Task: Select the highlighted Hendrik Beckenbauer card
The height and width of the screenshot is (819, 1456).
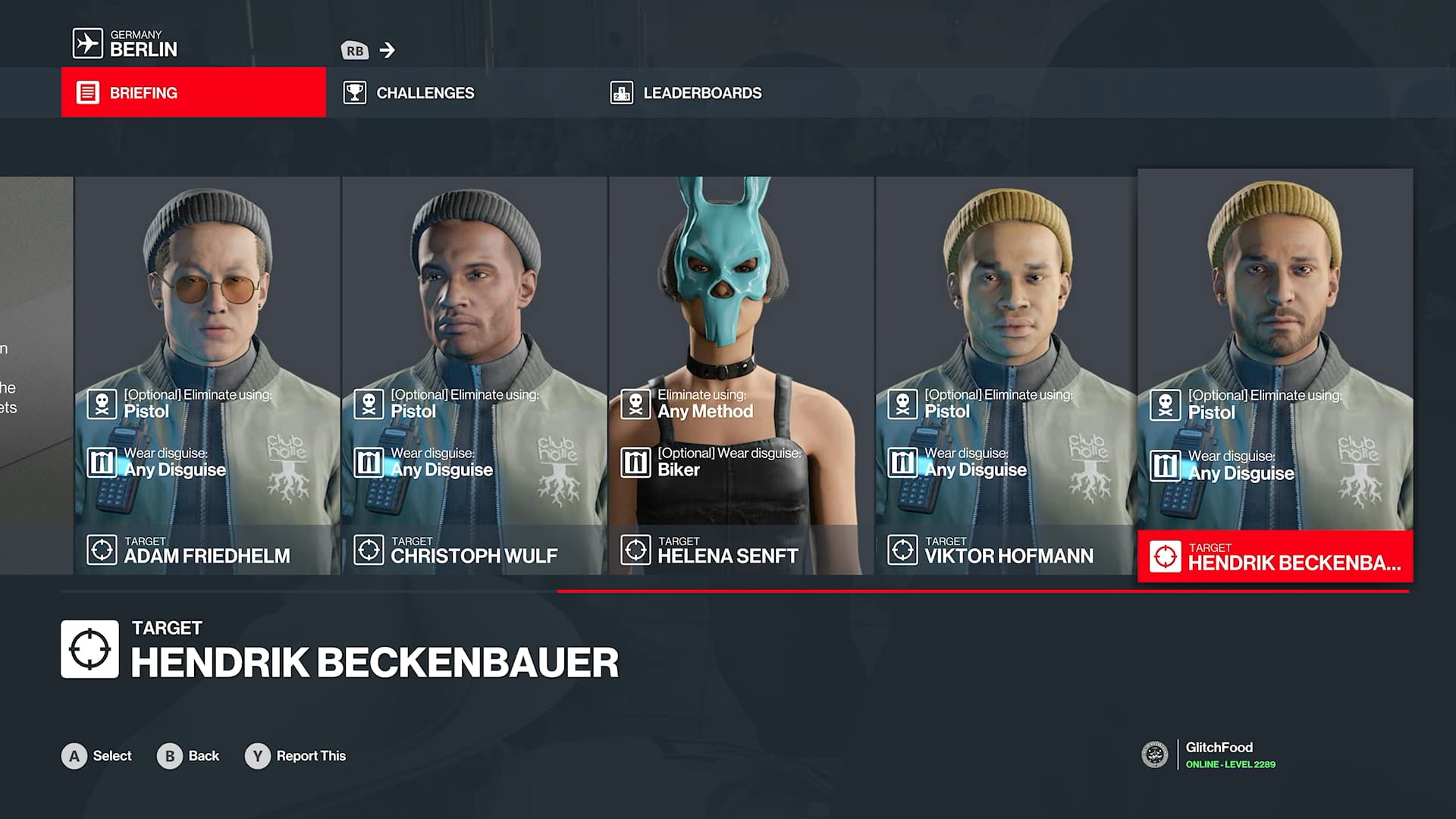Action: click(x=1275, y=375)
